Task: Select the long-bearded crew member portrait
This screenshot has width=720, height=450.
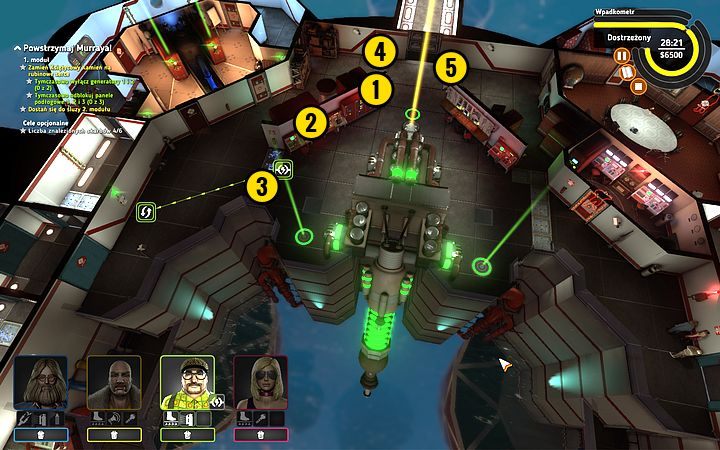Action: pos(42,383)
